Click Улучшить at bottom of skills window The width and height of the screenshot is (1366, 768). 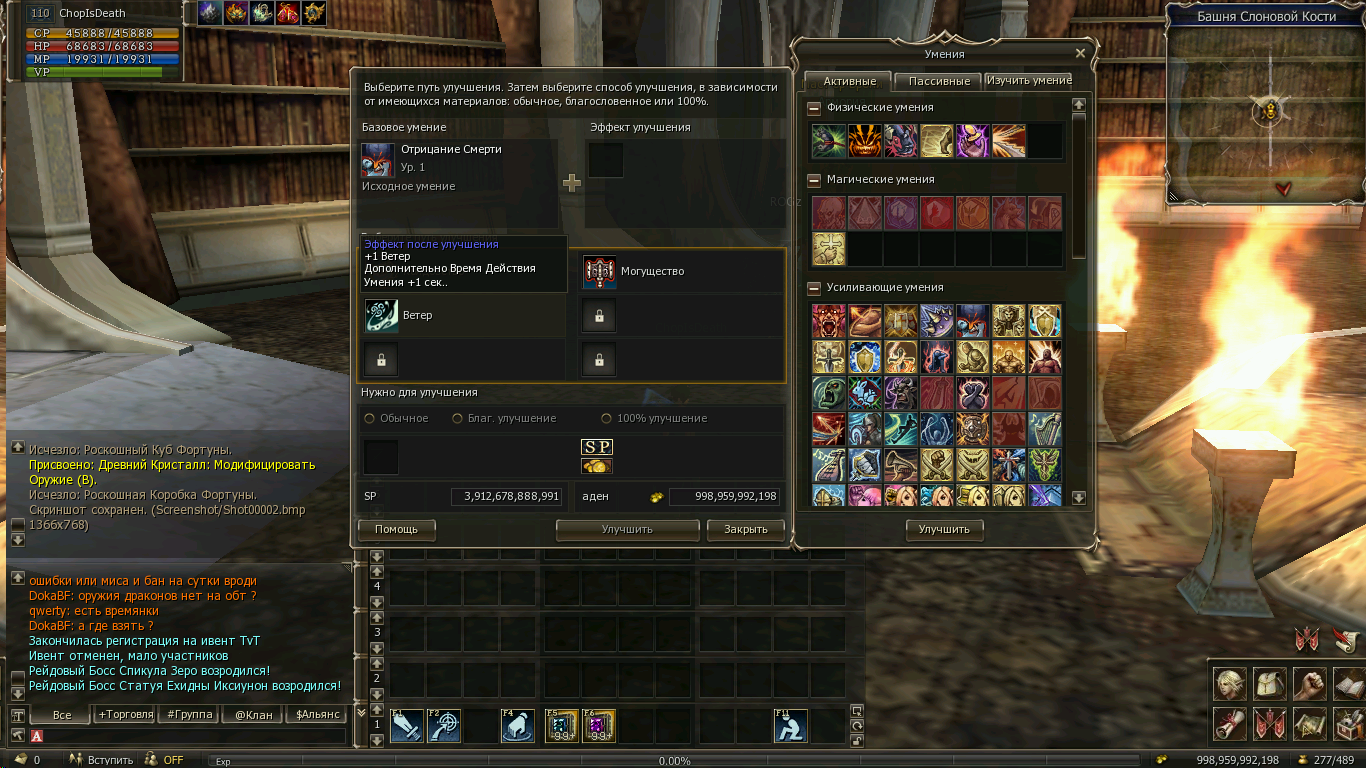pyautogui.click(x=944, y=529)
